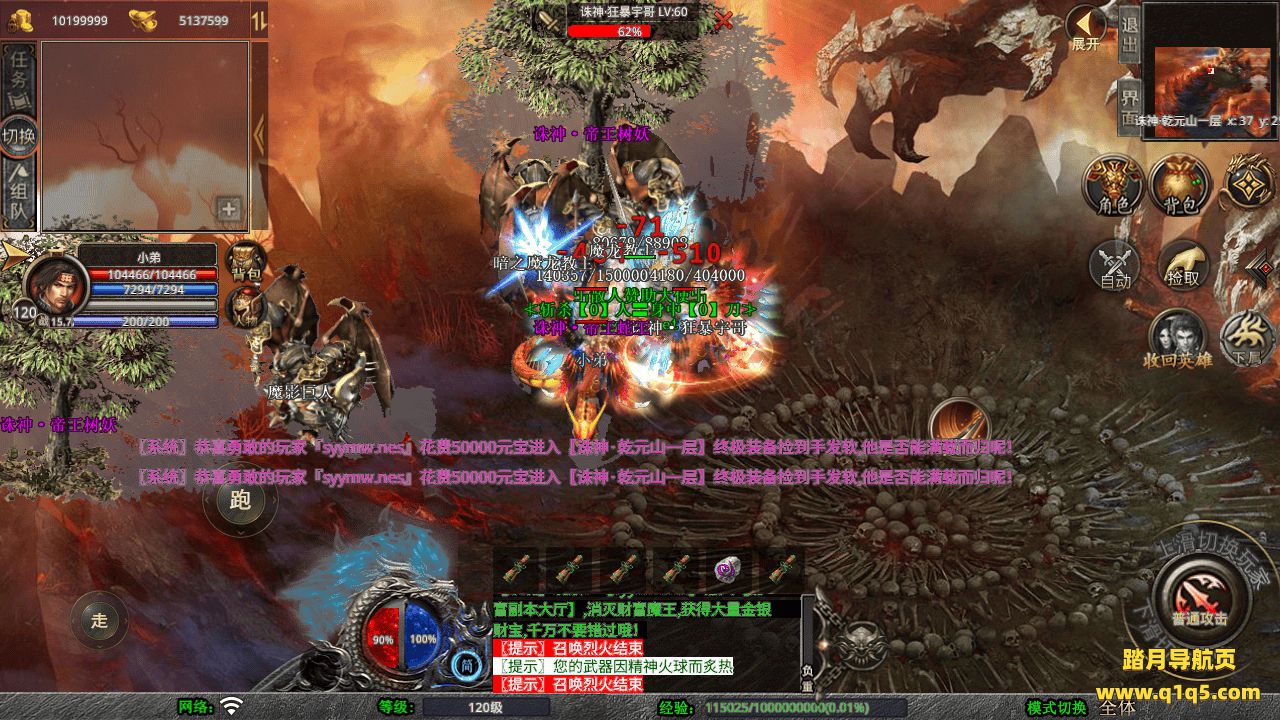The height and width of the screenshot is (720, 1280).
Task: Open the 角色 character screen
Action: point(1115,186)
